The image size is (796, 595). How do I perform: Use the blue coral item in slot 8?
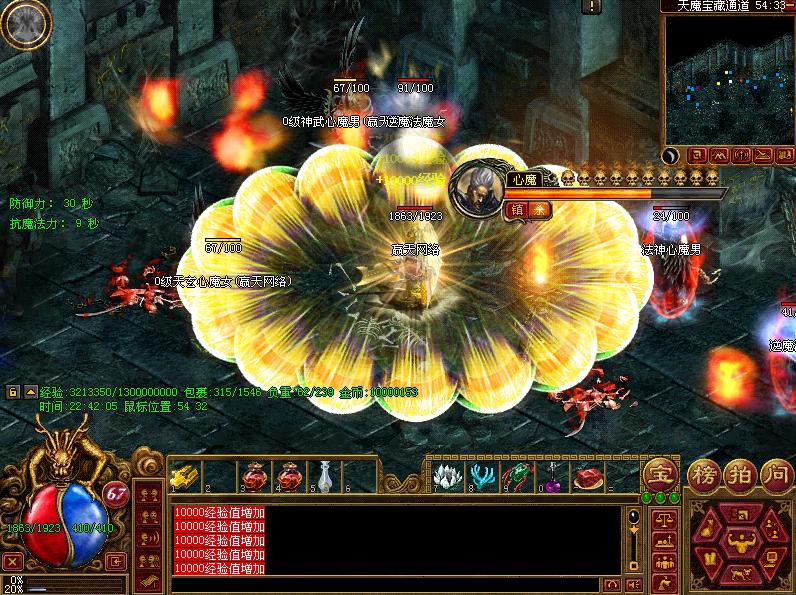[482, 474]
